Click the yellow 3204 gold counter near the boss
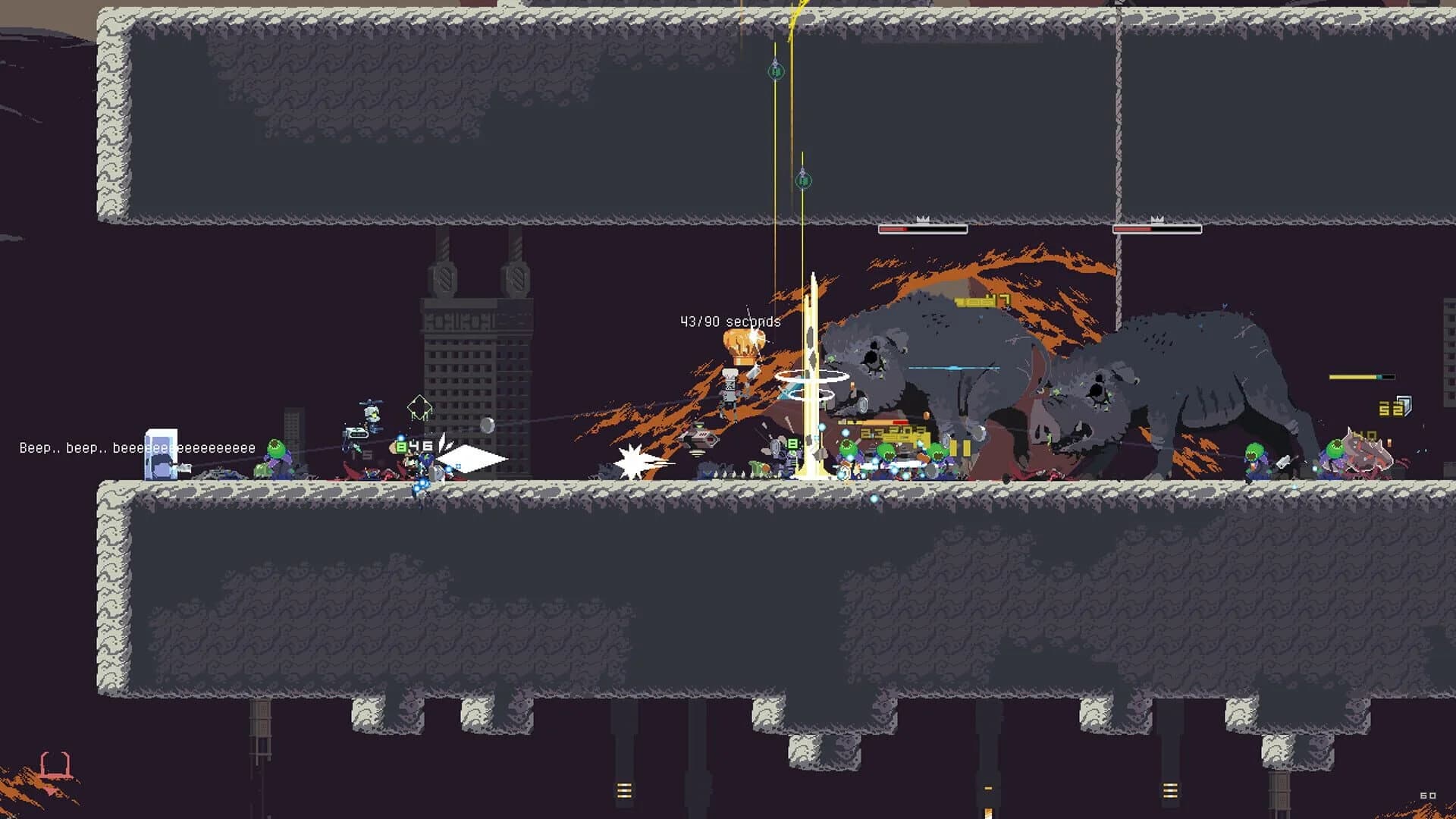Screen dimensions: 1456x819 [890, 434]
